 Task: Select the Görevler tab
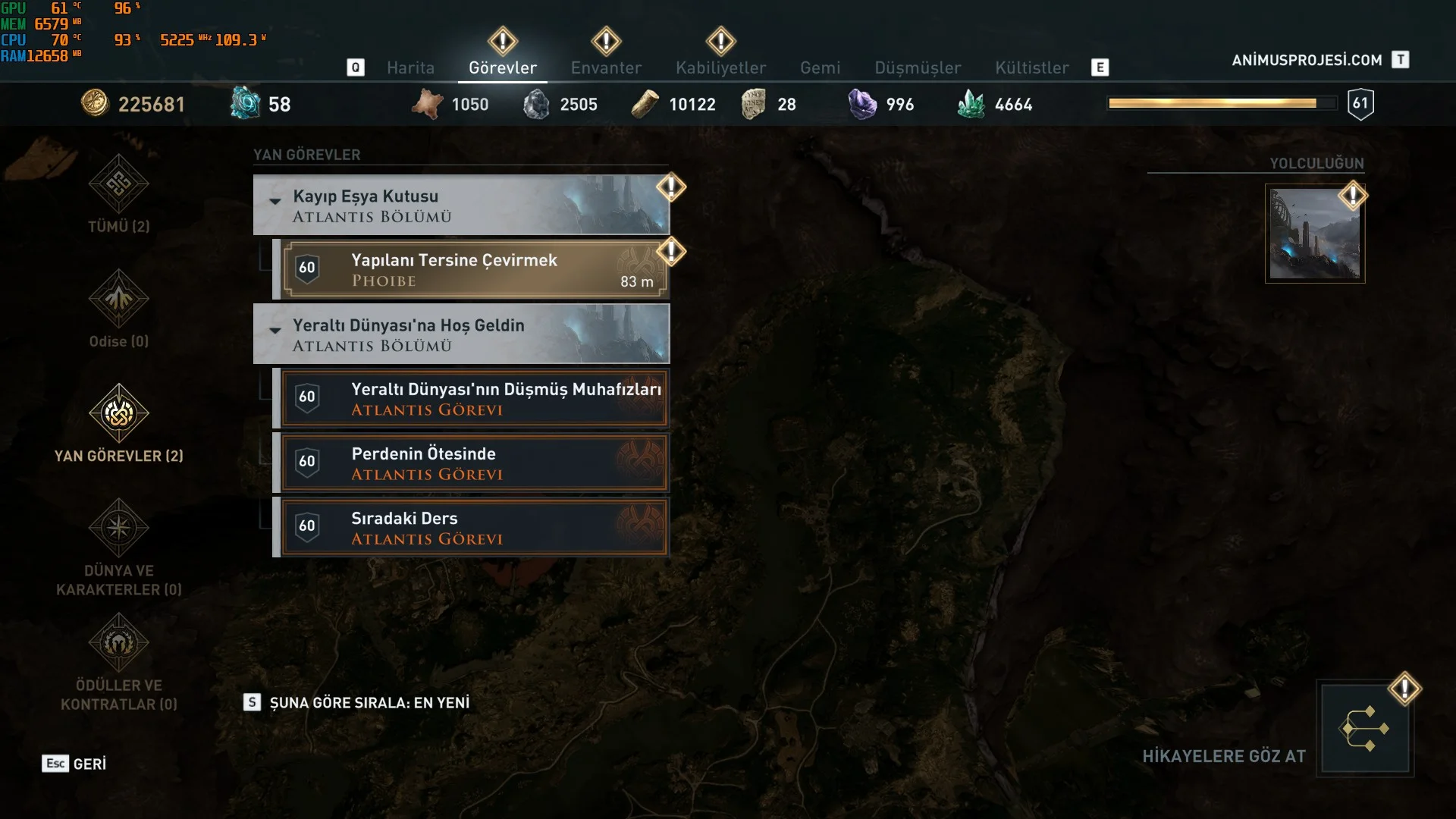[x=503, y=67]
